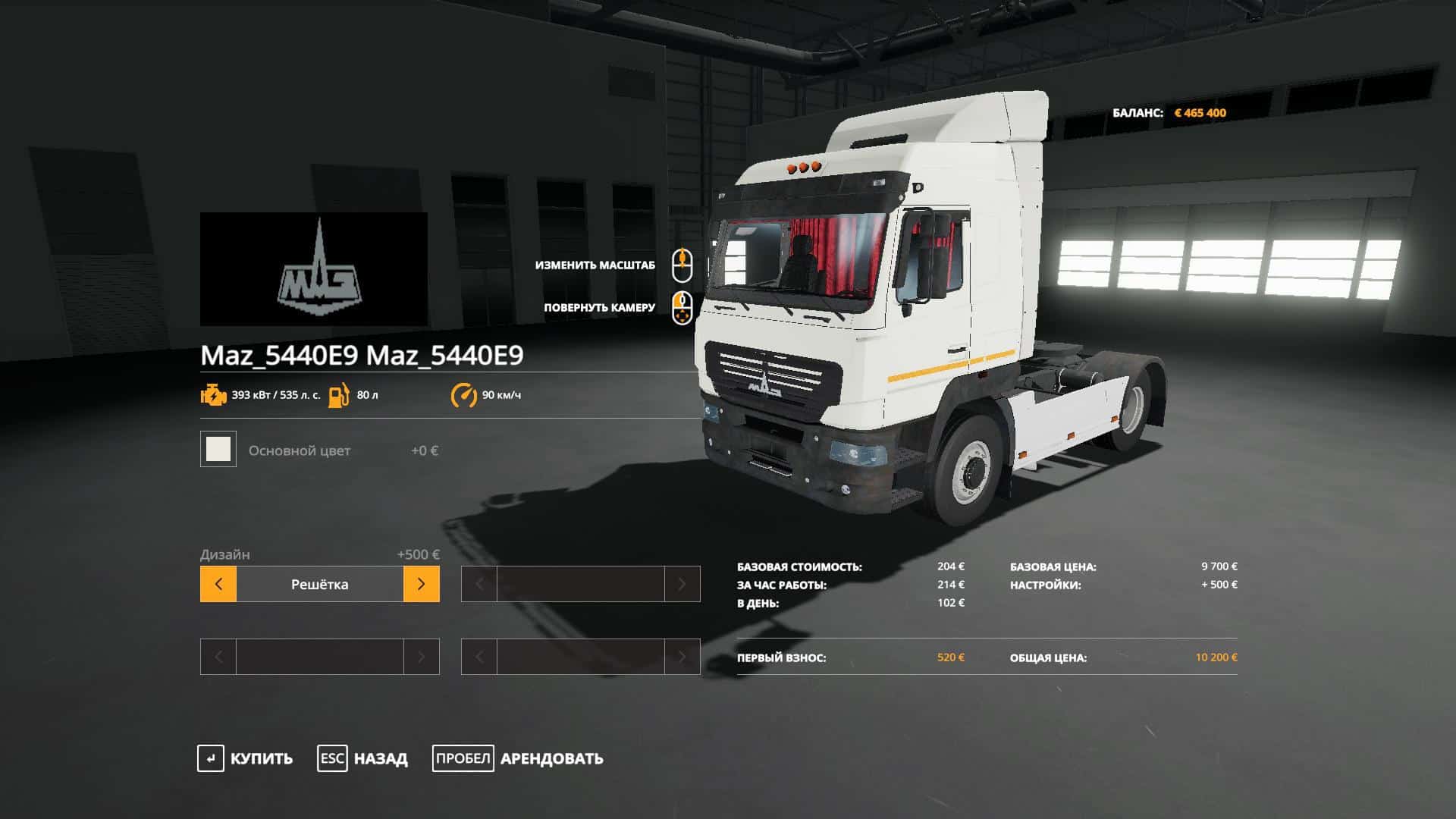Buy the truck with Купить
Viewport: 1456px width, 819px height.
[x=245, y=758]
